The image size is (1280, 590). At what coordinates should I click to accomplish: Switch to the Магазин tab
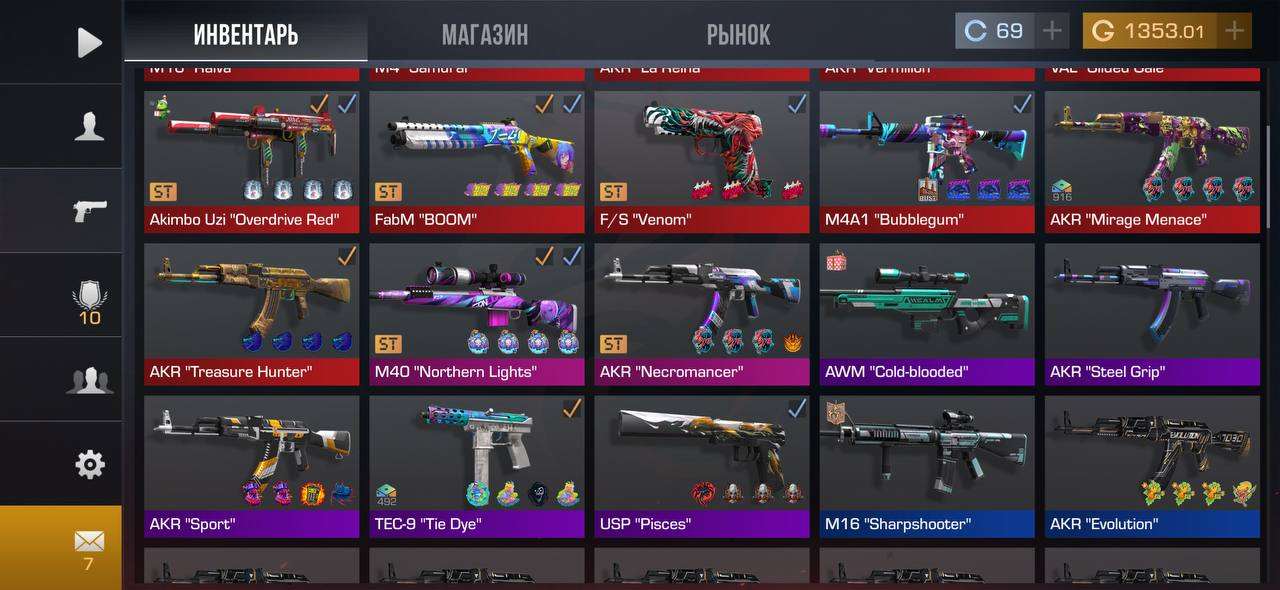tap(485, 35)
